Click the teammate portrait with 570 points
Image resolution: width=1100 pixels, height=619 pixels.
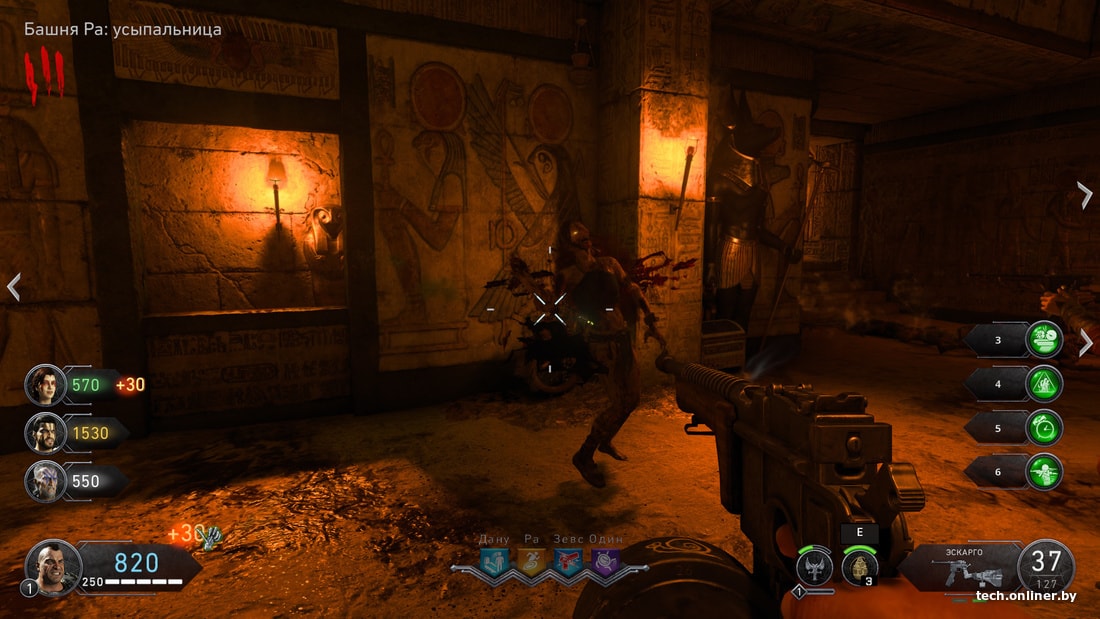tap(45, 384)
